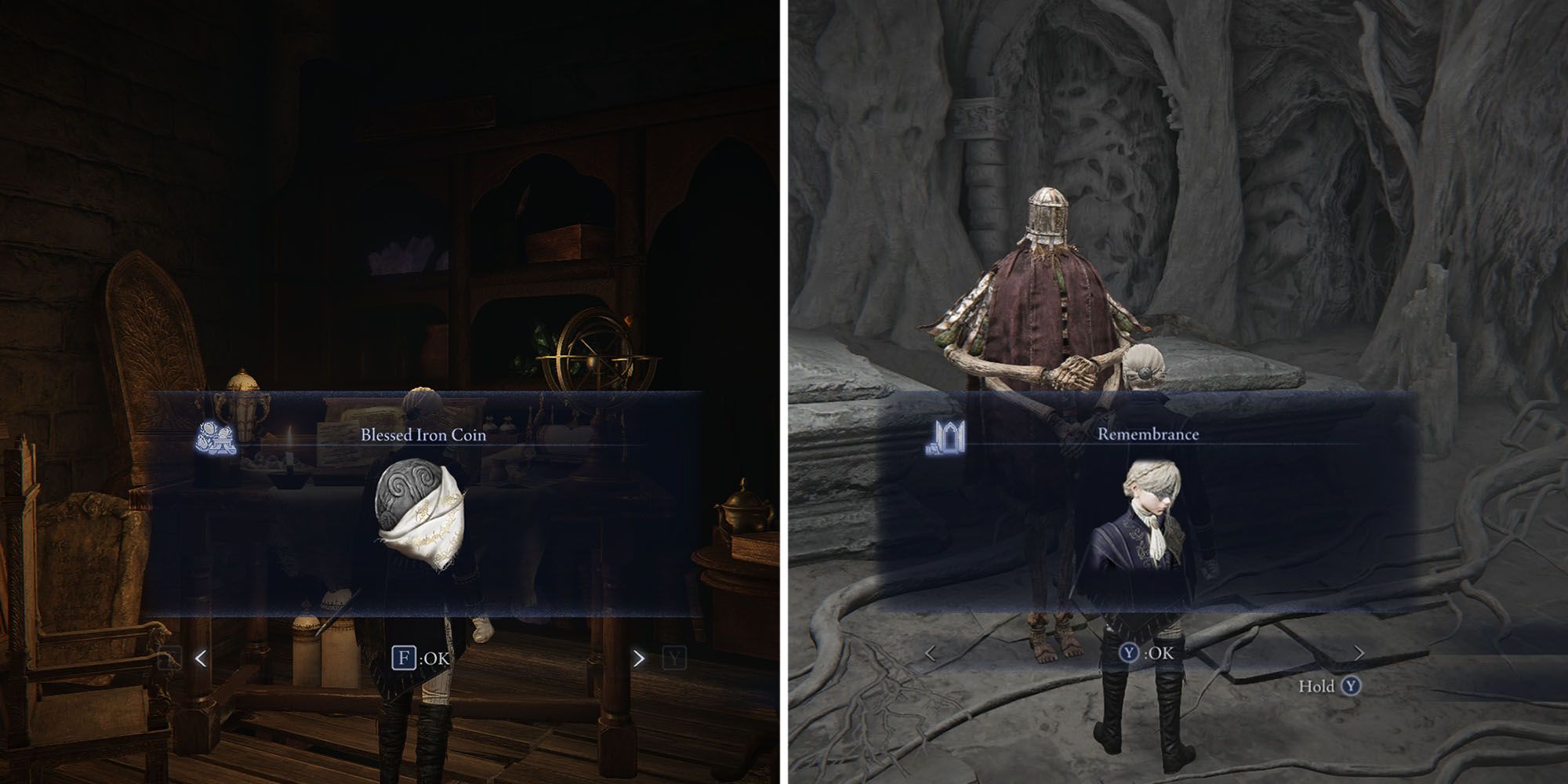Go back using the left chevron on the coin dialog
The height and width of the screenshot is (784, 1568).
pyautogui.click(x=201, y=656)
